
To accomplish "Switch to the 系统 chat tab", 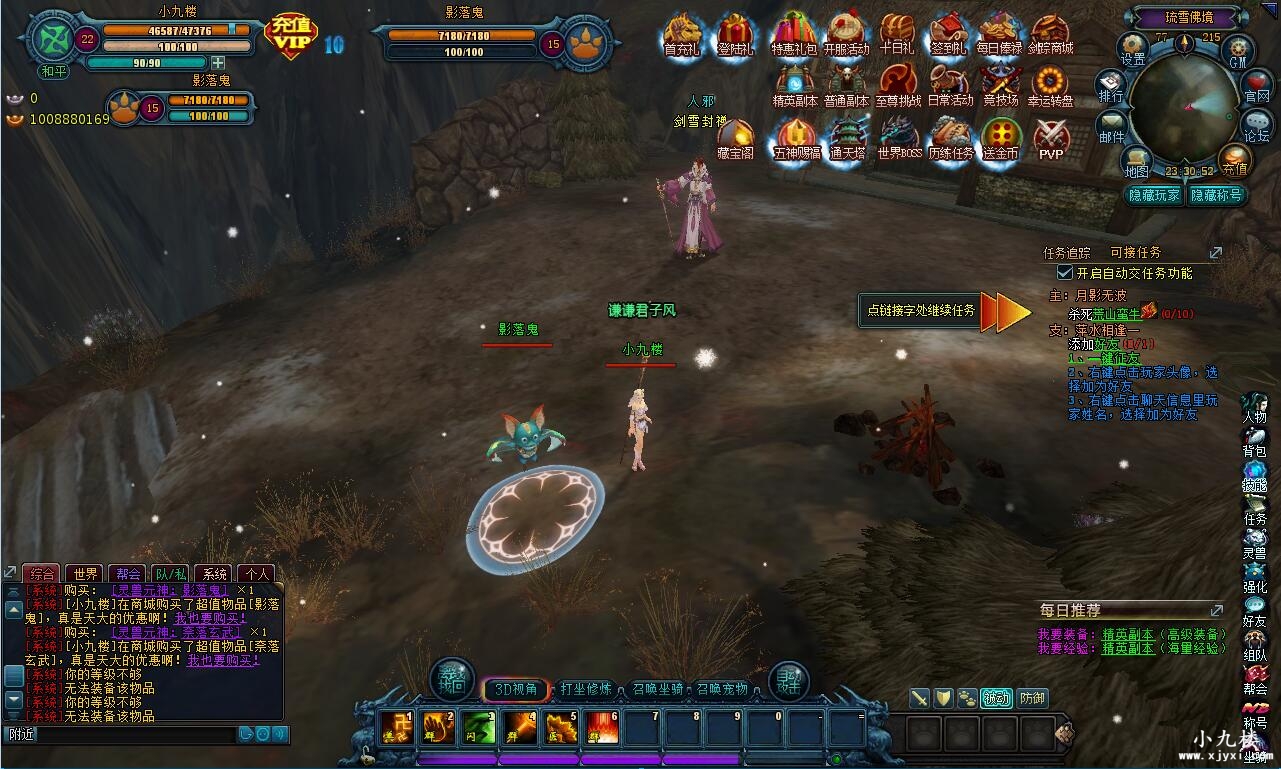I will 213,574.
